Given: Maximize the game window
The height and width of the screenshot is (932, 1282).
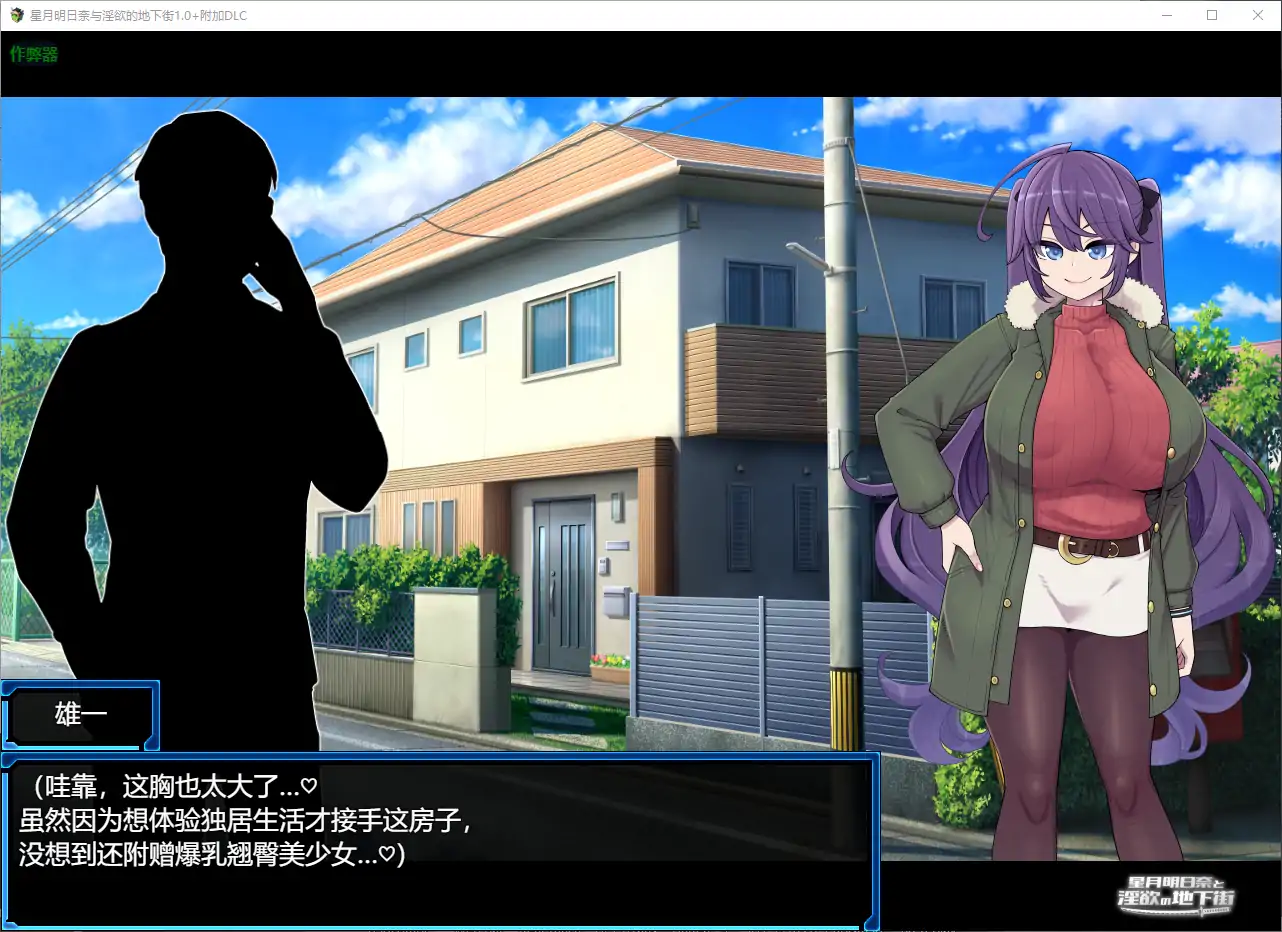Looking at the screenshot, I should pos(1212,15).
